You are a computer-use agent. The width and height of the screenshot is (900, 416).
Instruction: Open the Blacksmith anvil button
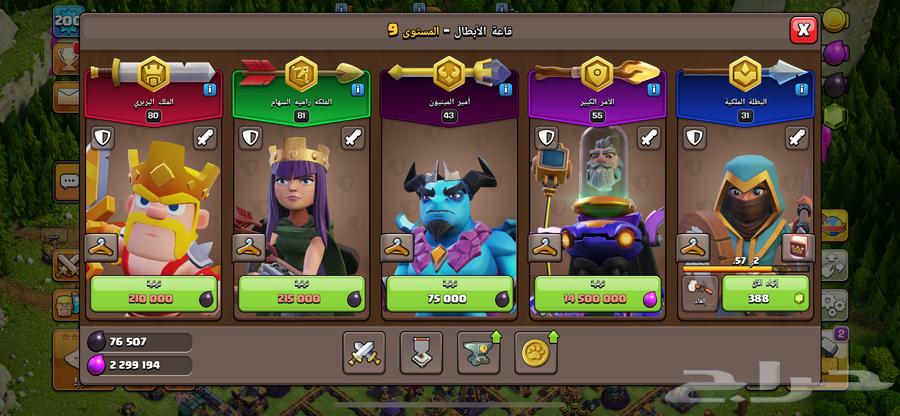[x=479, y=350]
